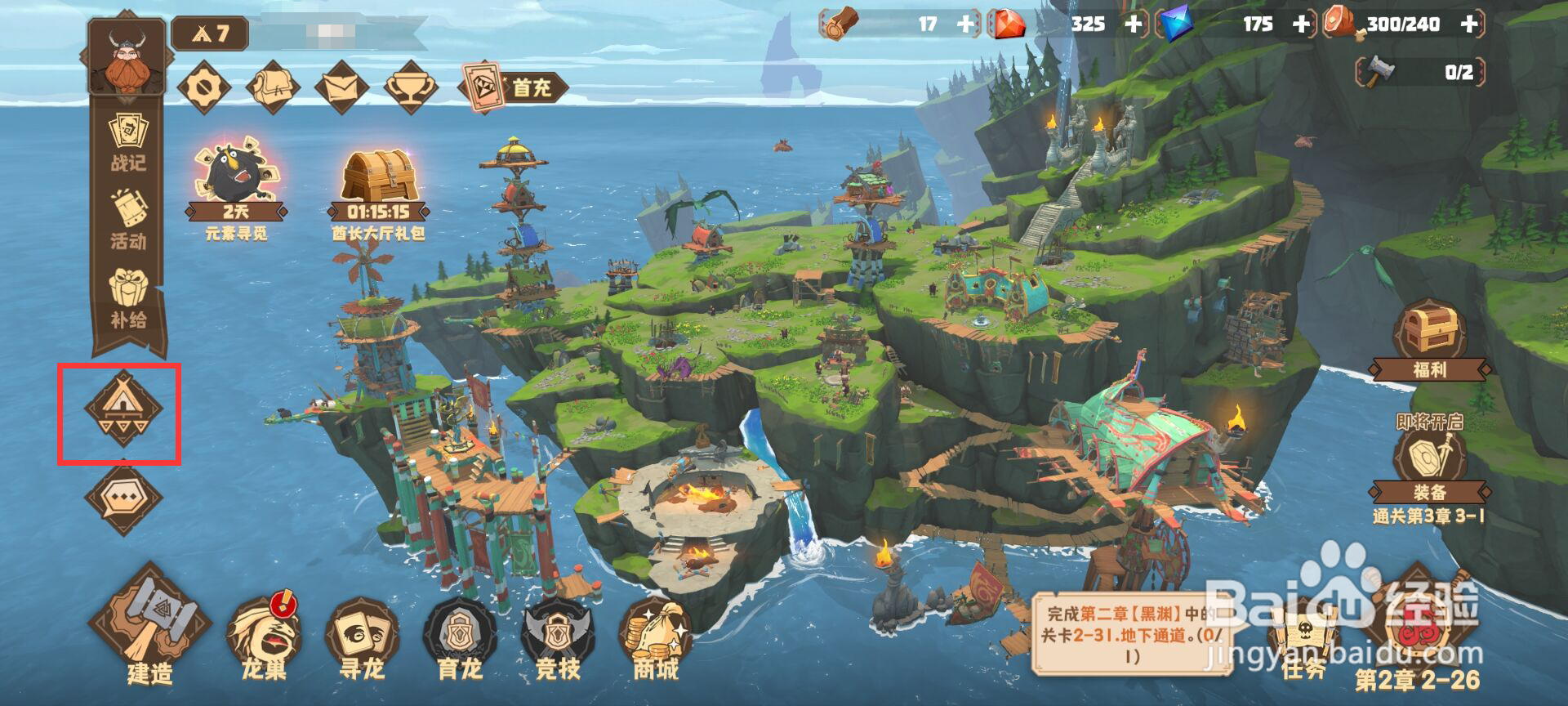The image size is (1568, 706).
Task: Open the 龙巢 dragon nest
Action: (x=264, y=639)
